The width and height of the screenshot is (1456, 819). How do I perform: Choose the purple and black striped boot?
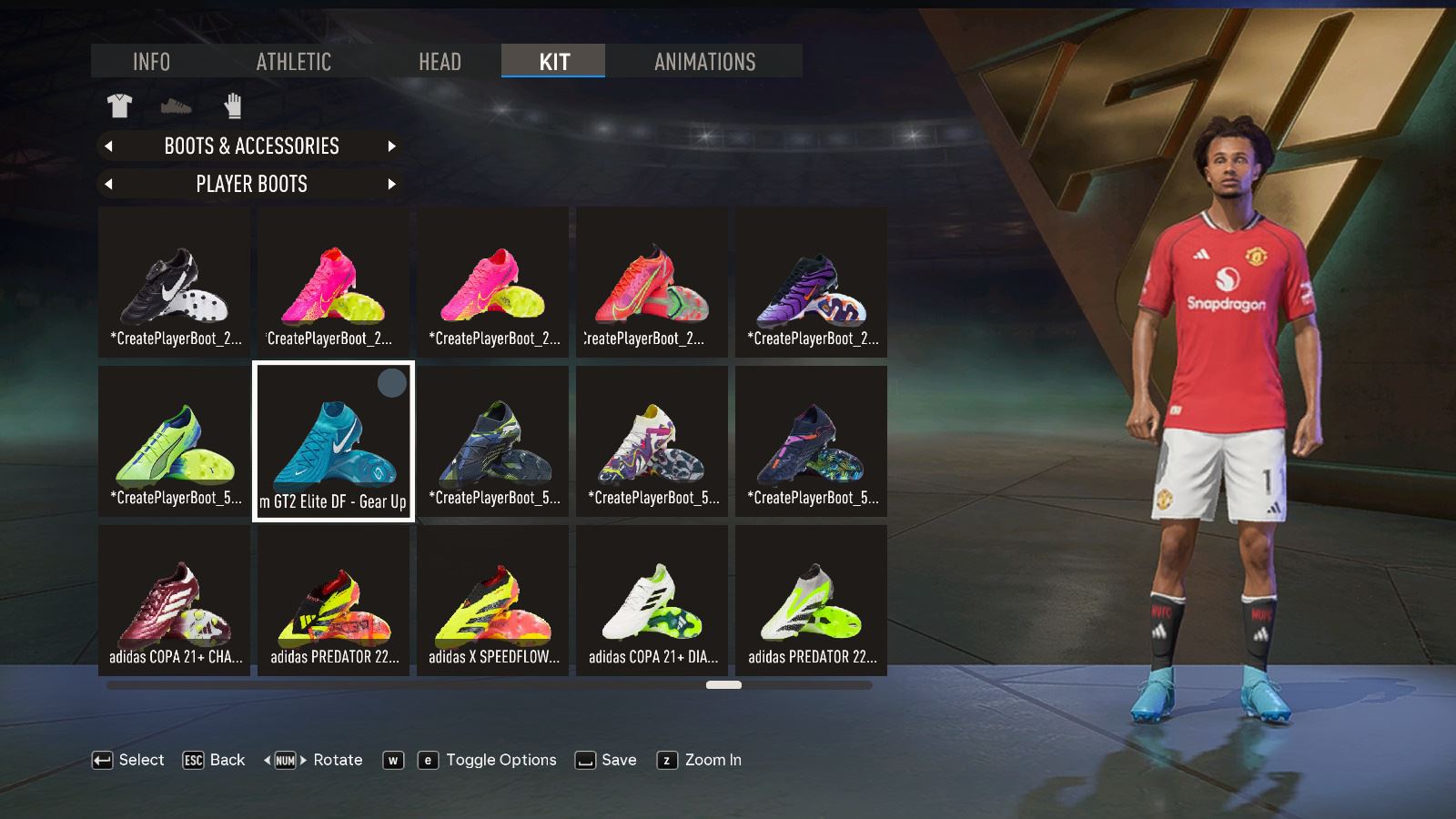[811, 282]
